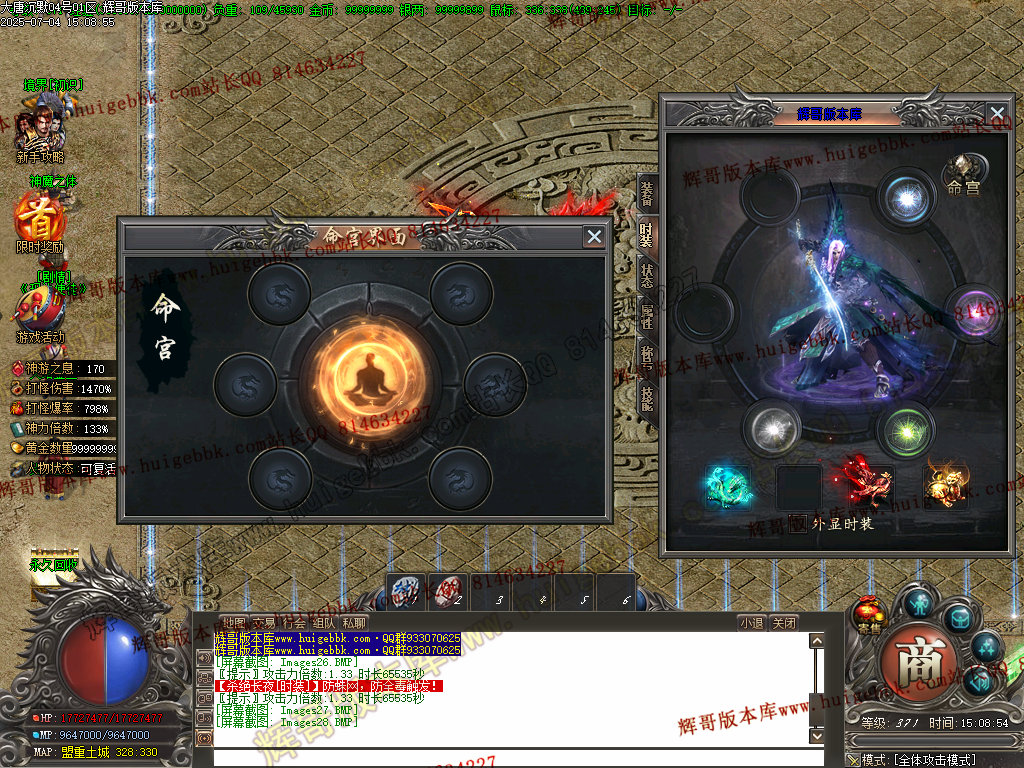Close the character costume panel
Image resolution: width=1024 pixels, height=768 pixels.
click(996, 114)
